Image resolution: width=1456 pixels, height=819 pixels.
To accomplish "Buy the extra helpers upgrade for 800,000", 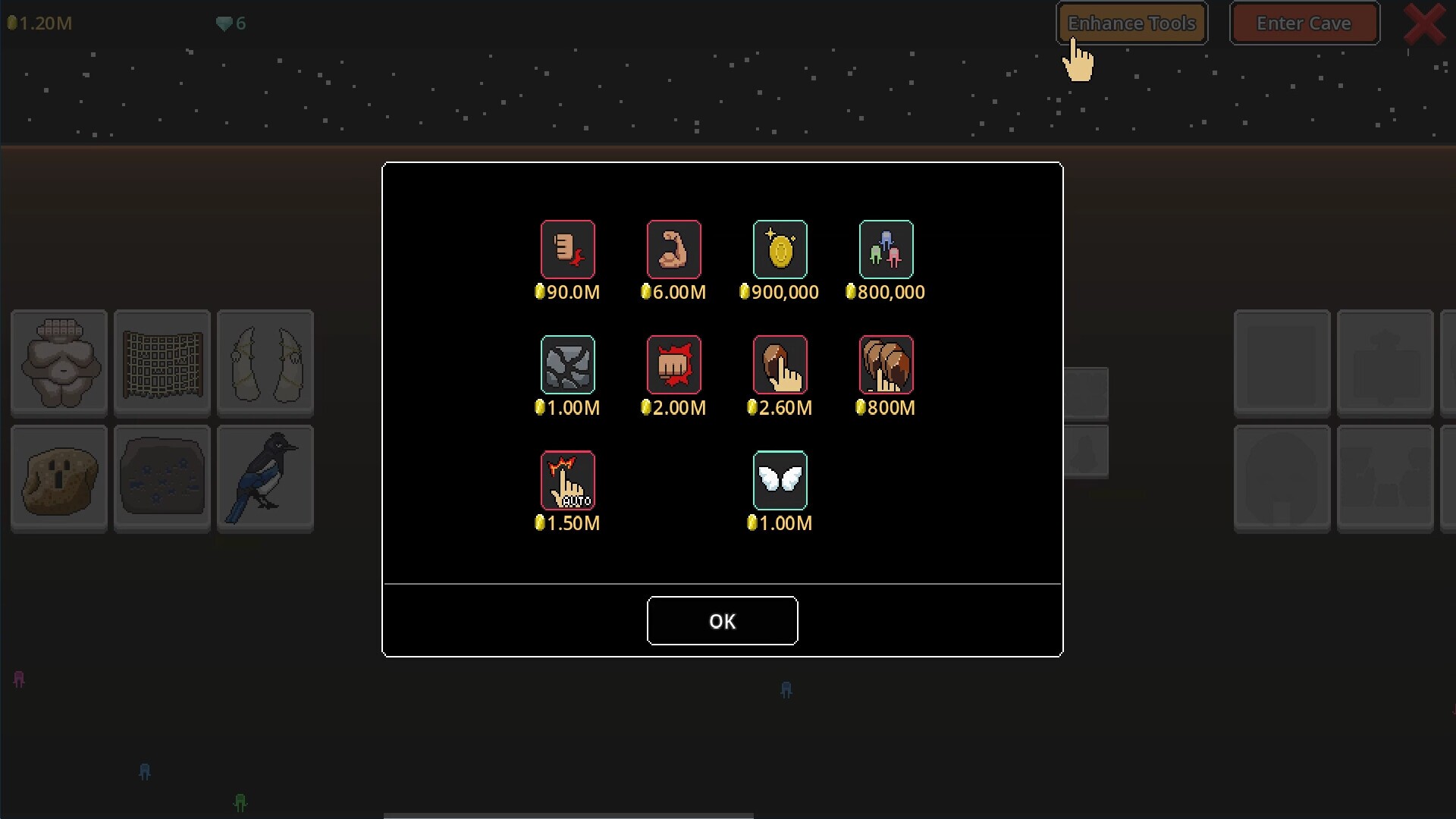I will coord(886,250).
